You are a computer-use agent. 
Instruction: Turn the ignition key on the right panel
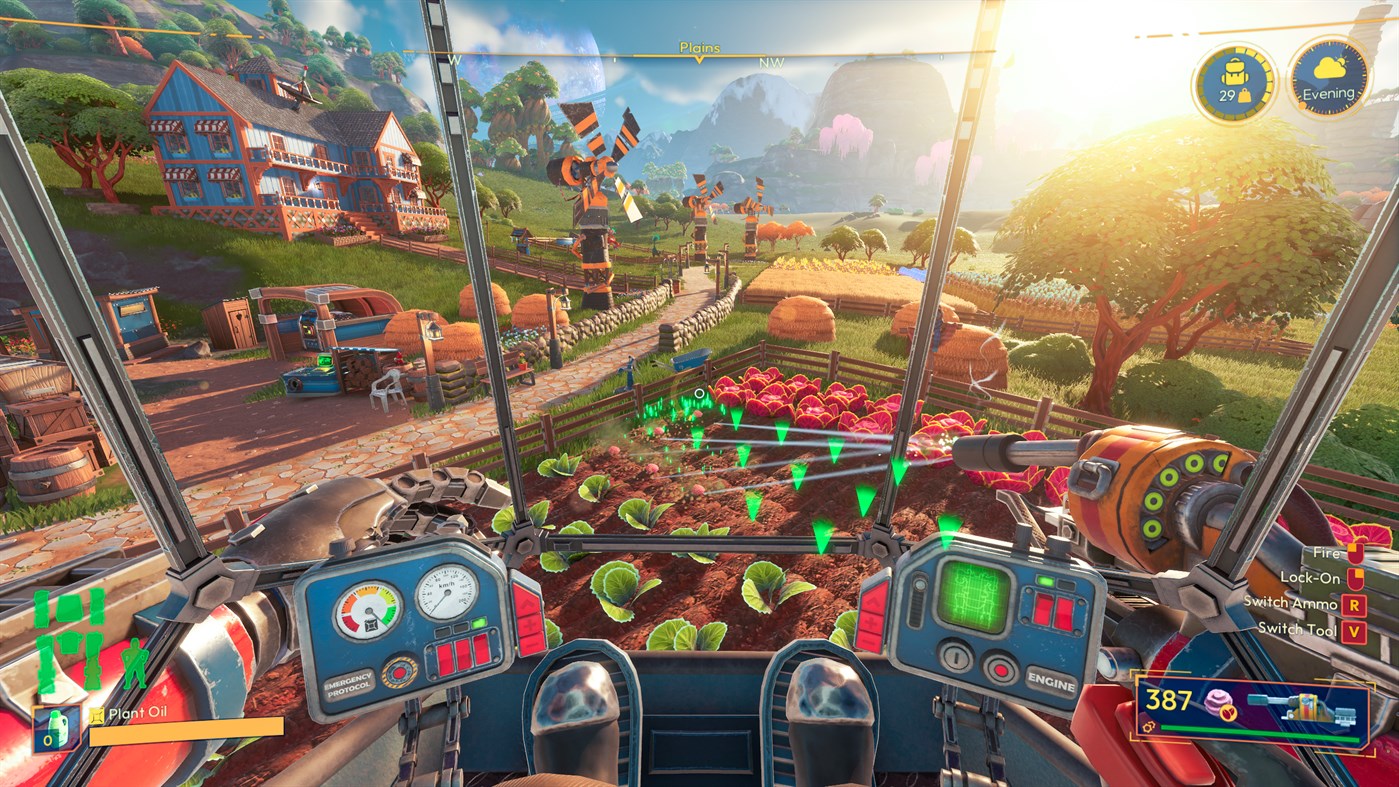click(x=957, y=657)
